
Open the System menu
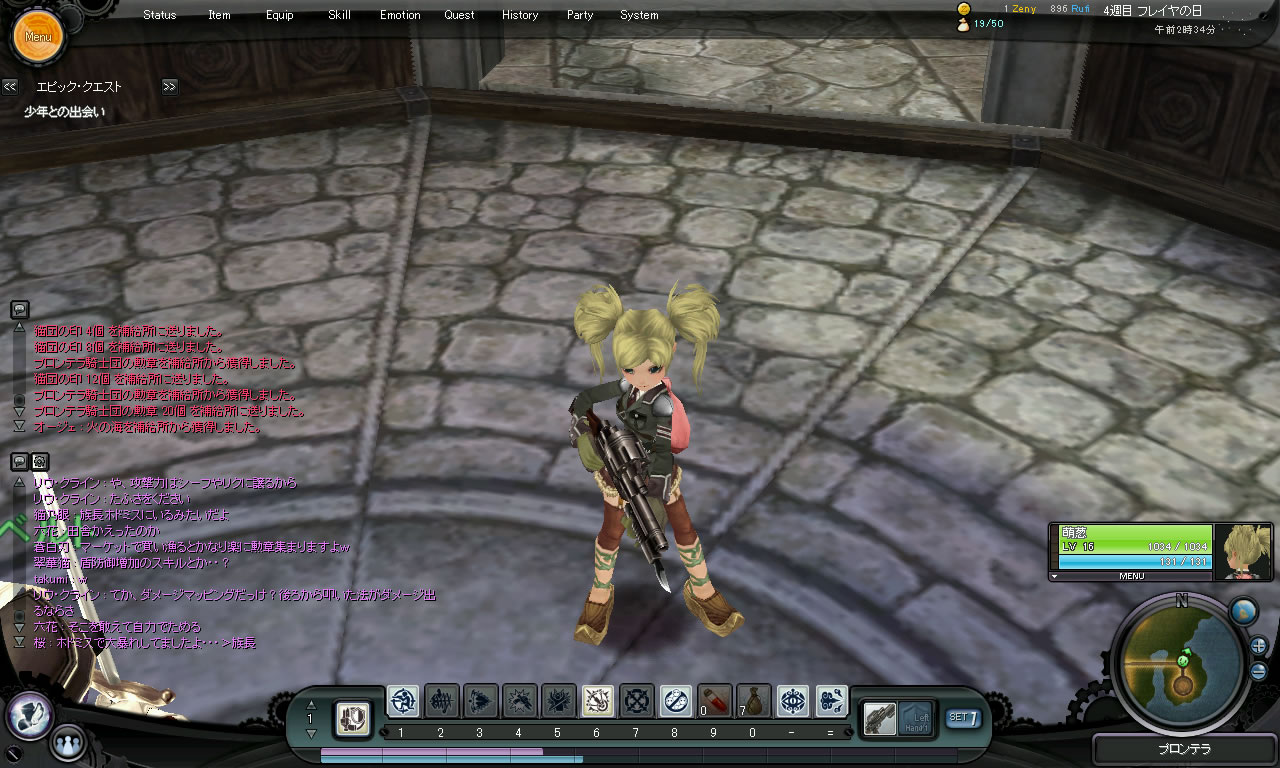click(639, 15)
